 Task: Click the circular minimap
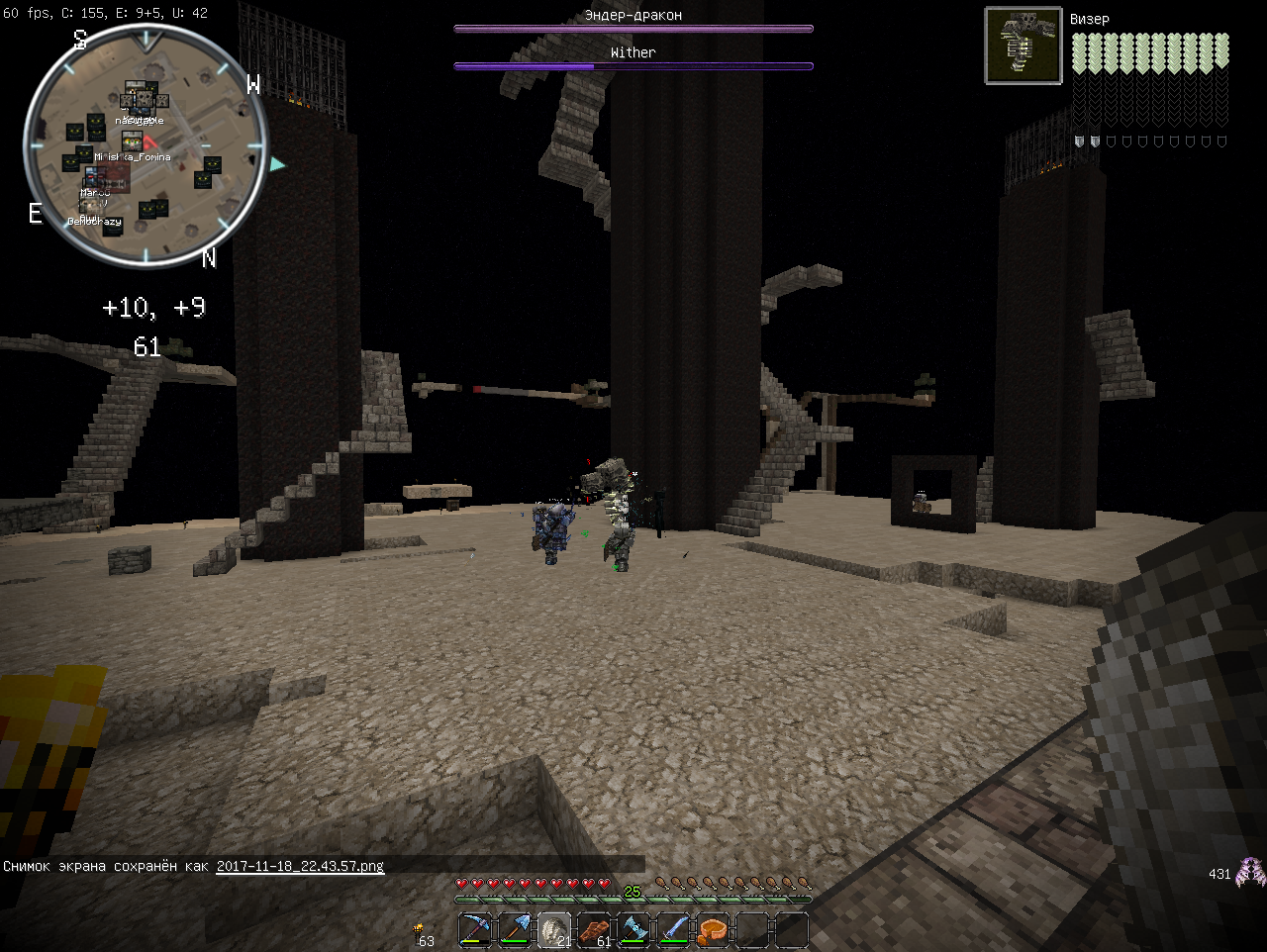pyautogui.click(x=146, y=146)
